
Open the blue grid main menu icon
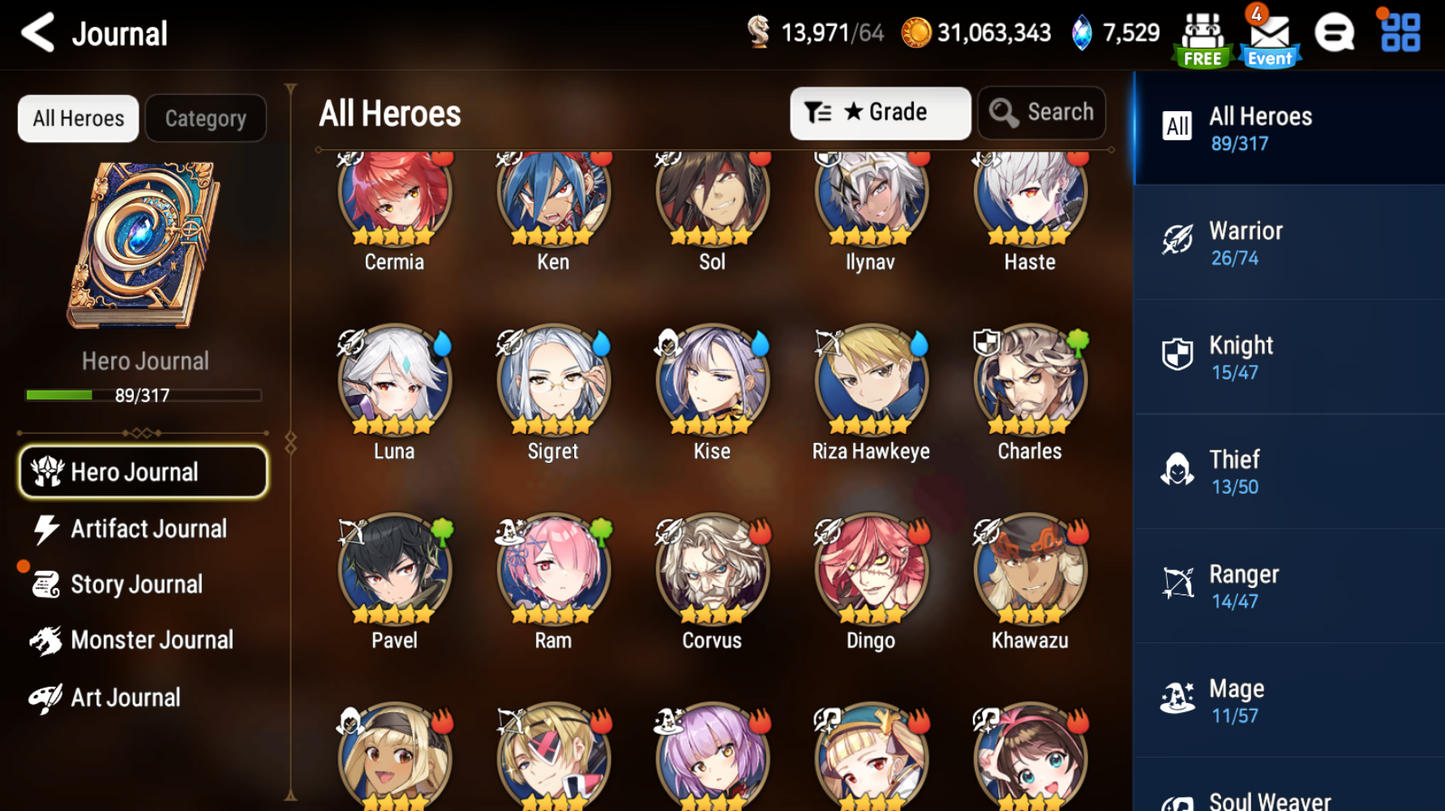1399,31
